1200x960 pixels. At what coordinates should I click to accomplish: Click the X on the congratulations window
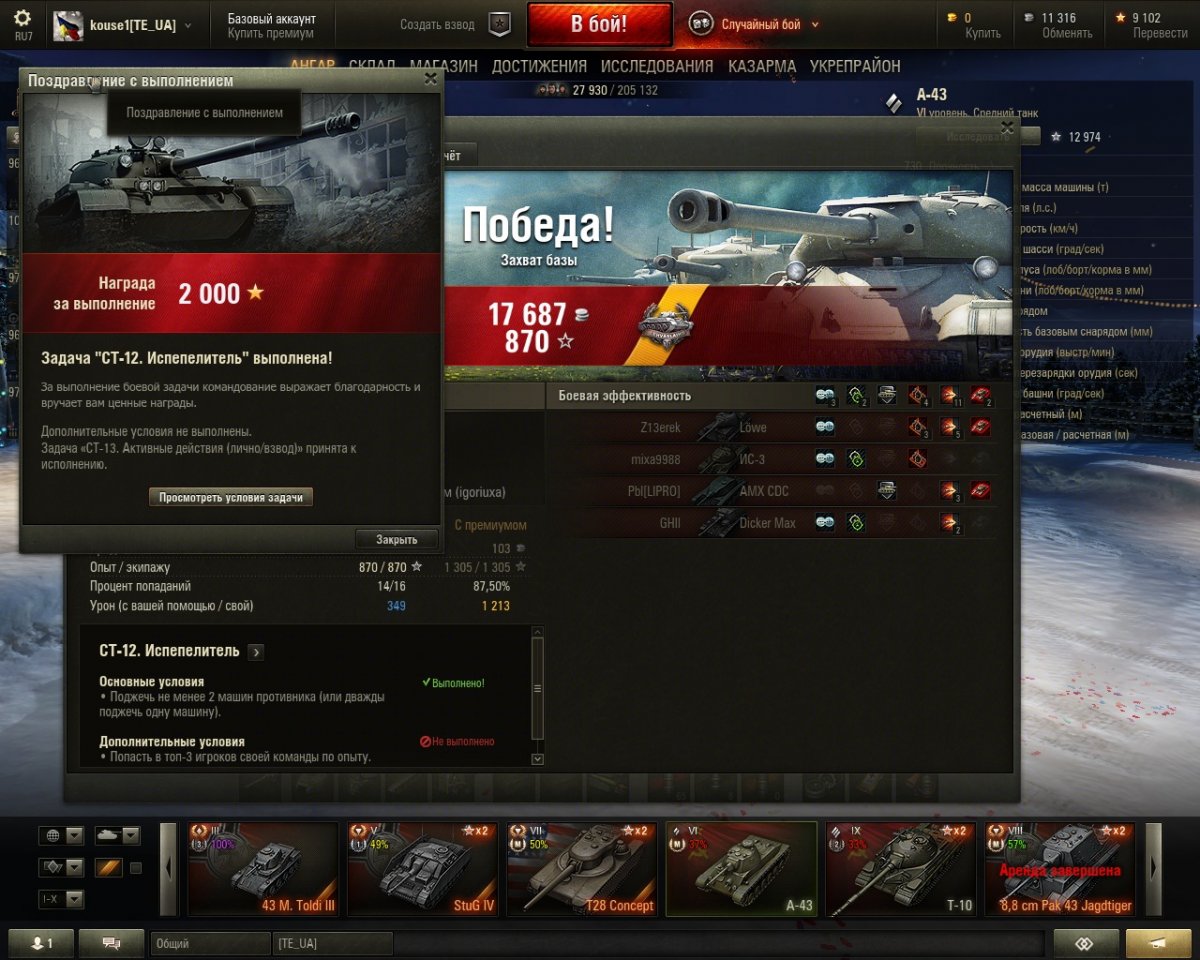point(430,79)
